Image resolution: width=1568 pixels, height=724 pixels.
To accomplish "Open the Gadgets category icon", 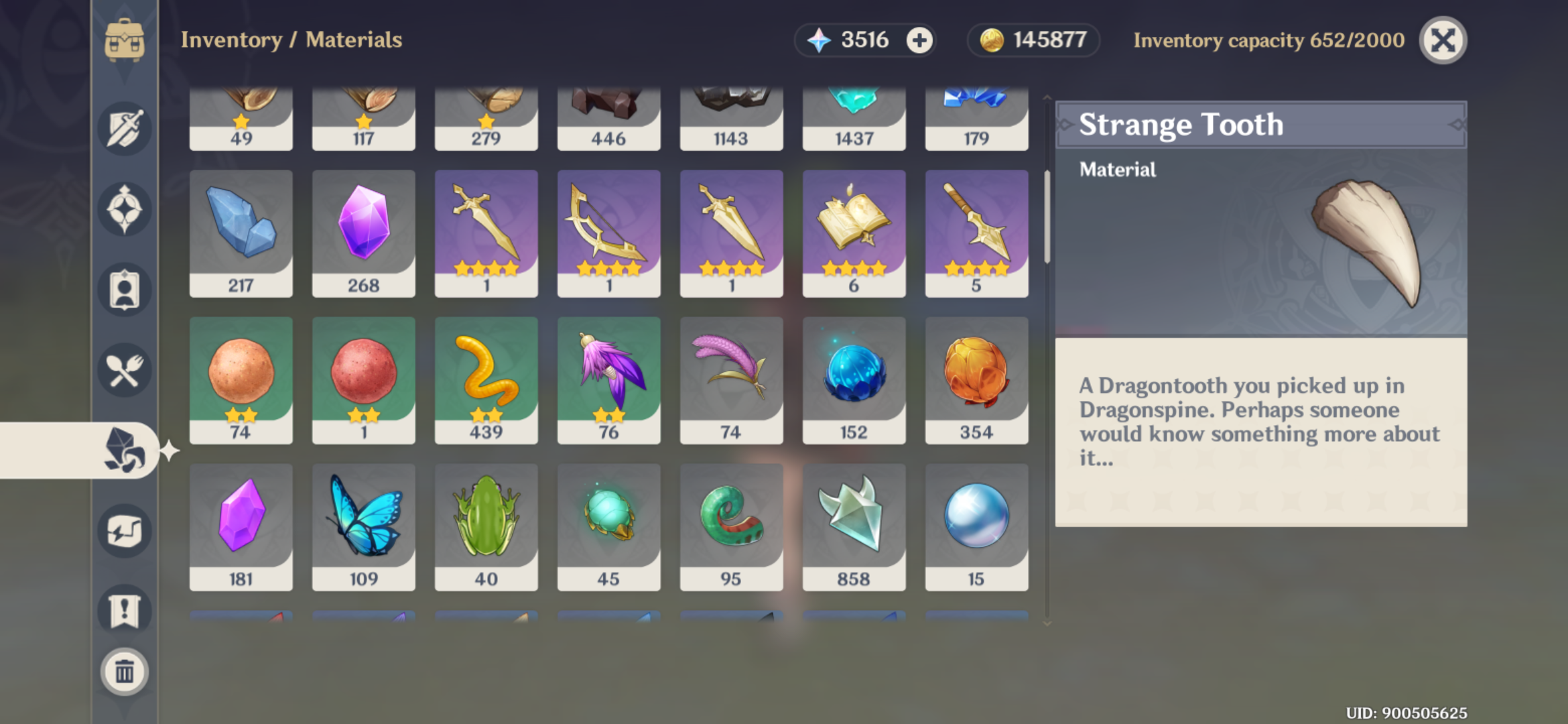I will tap(124, 530).
